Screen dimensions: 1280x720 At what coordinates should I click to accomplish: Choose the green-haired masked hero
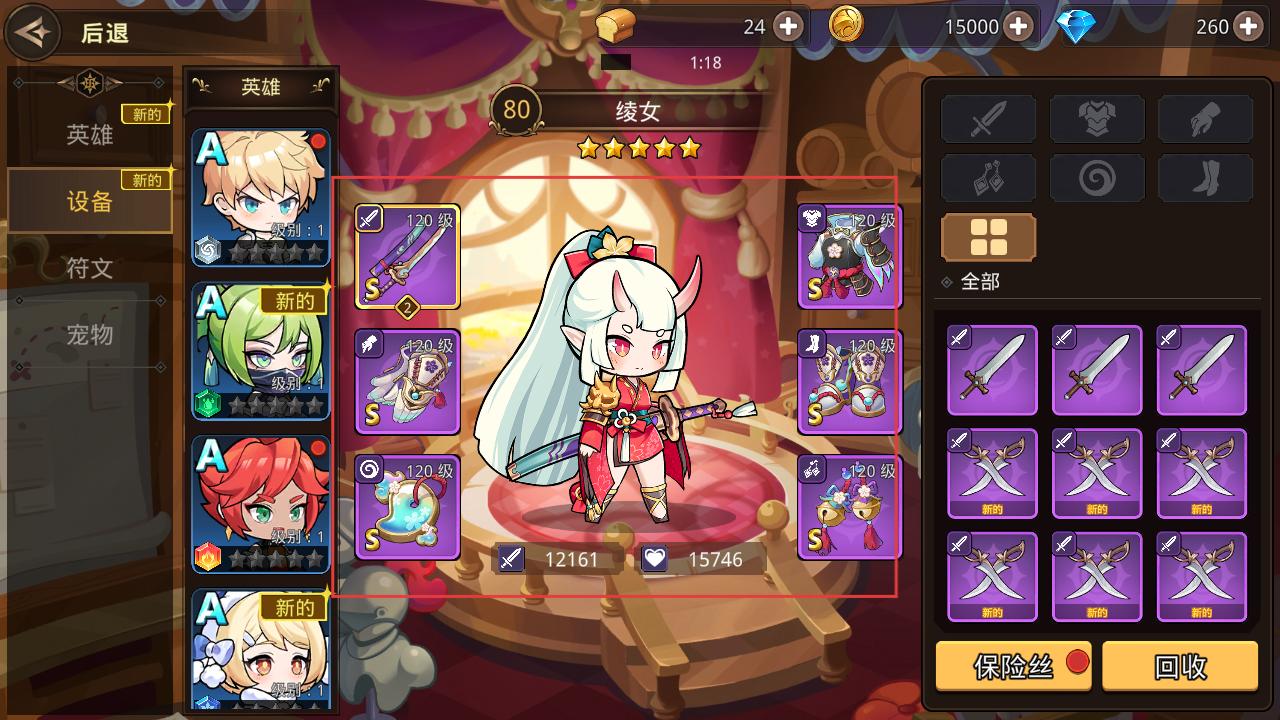pos(261,350)
